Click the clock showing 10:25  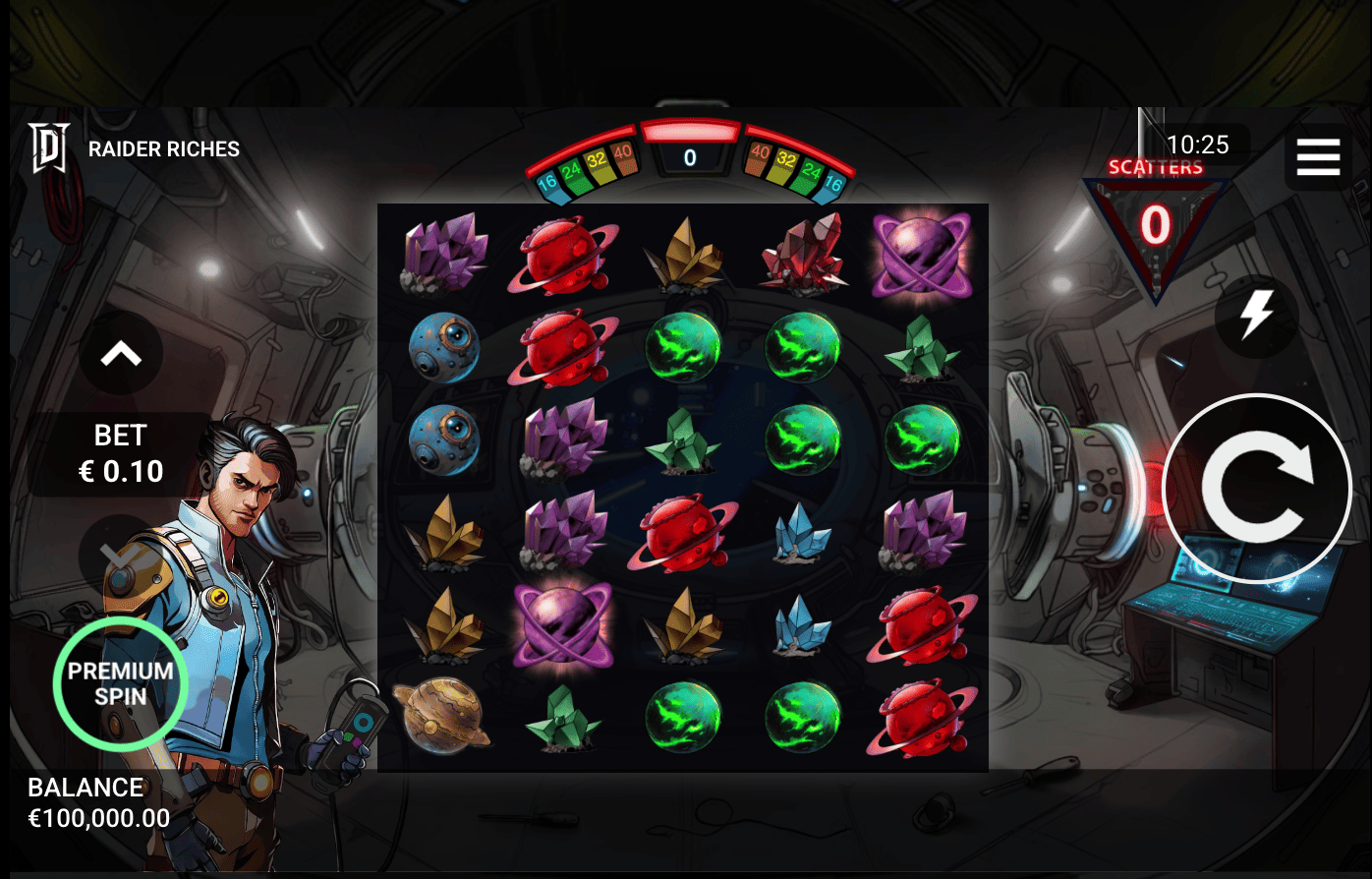click(1201, 145)
